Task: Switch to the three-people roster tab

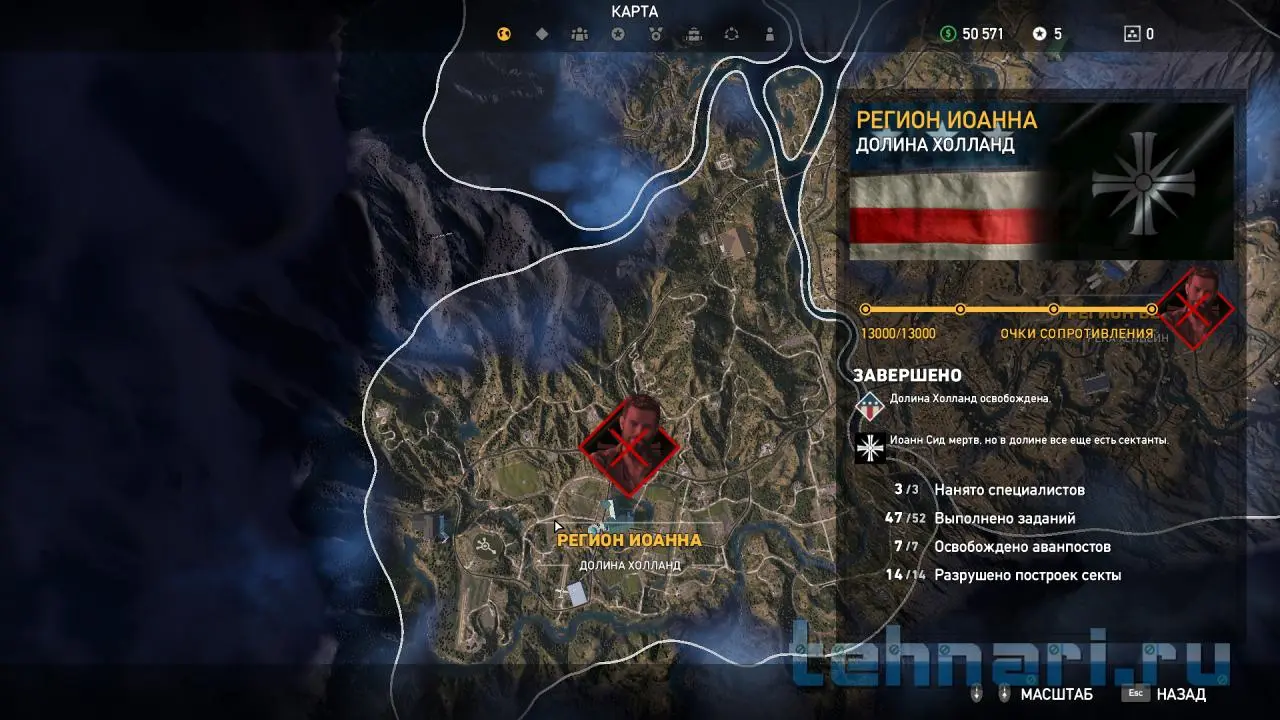Action: (x=580, y=34)
